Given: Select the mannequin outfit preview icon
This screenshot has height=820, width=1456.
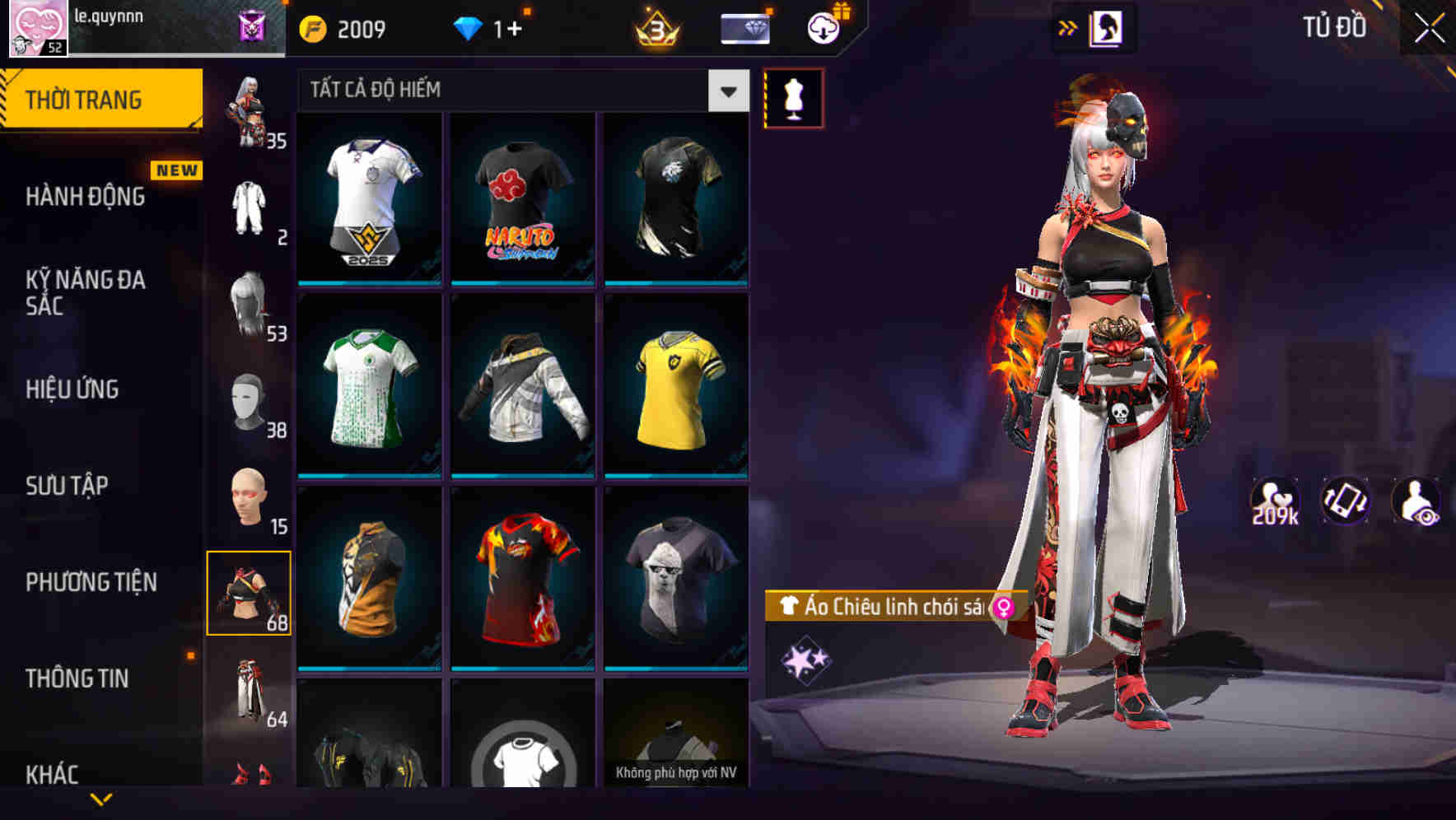Looking at the screenshot, I should click(793, 97).
